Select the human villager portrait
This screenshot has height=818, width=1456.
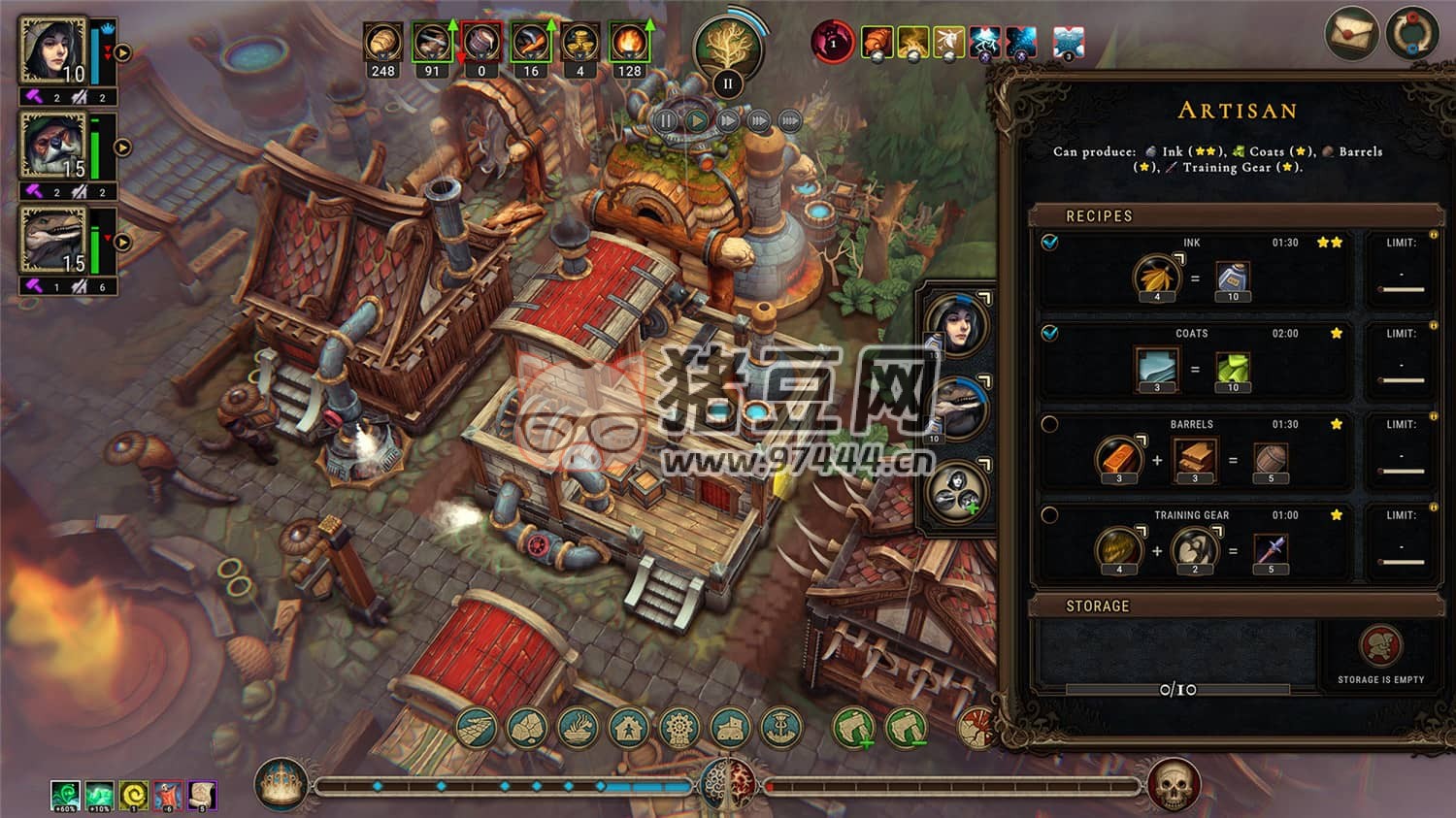coord(54,50)
